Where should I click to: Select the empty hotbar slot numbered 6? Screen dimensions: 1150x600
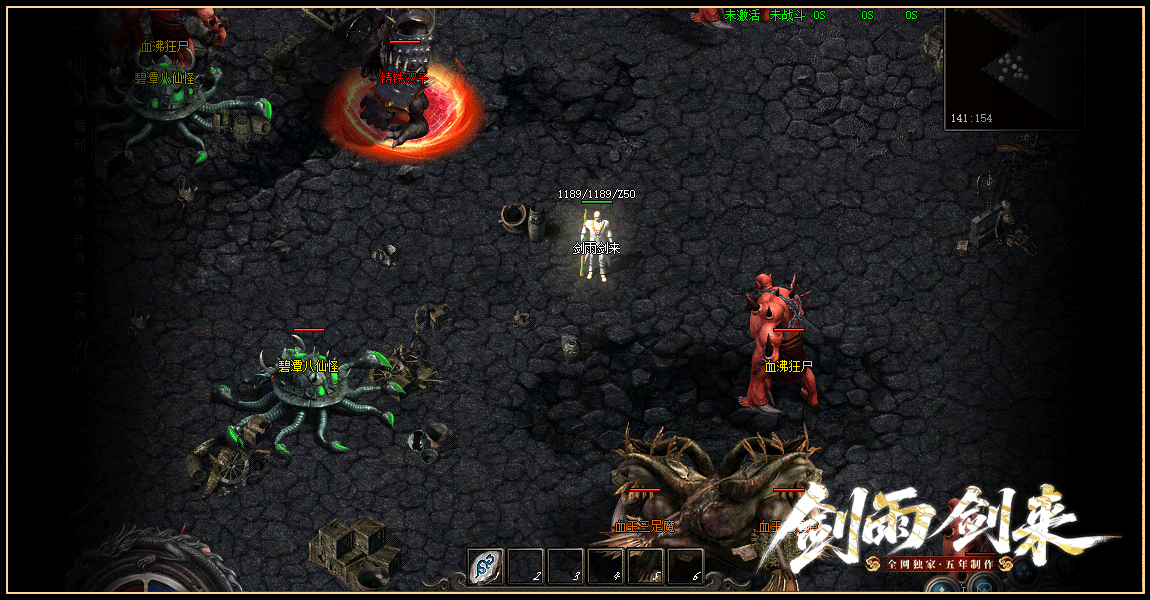point(685,567)
